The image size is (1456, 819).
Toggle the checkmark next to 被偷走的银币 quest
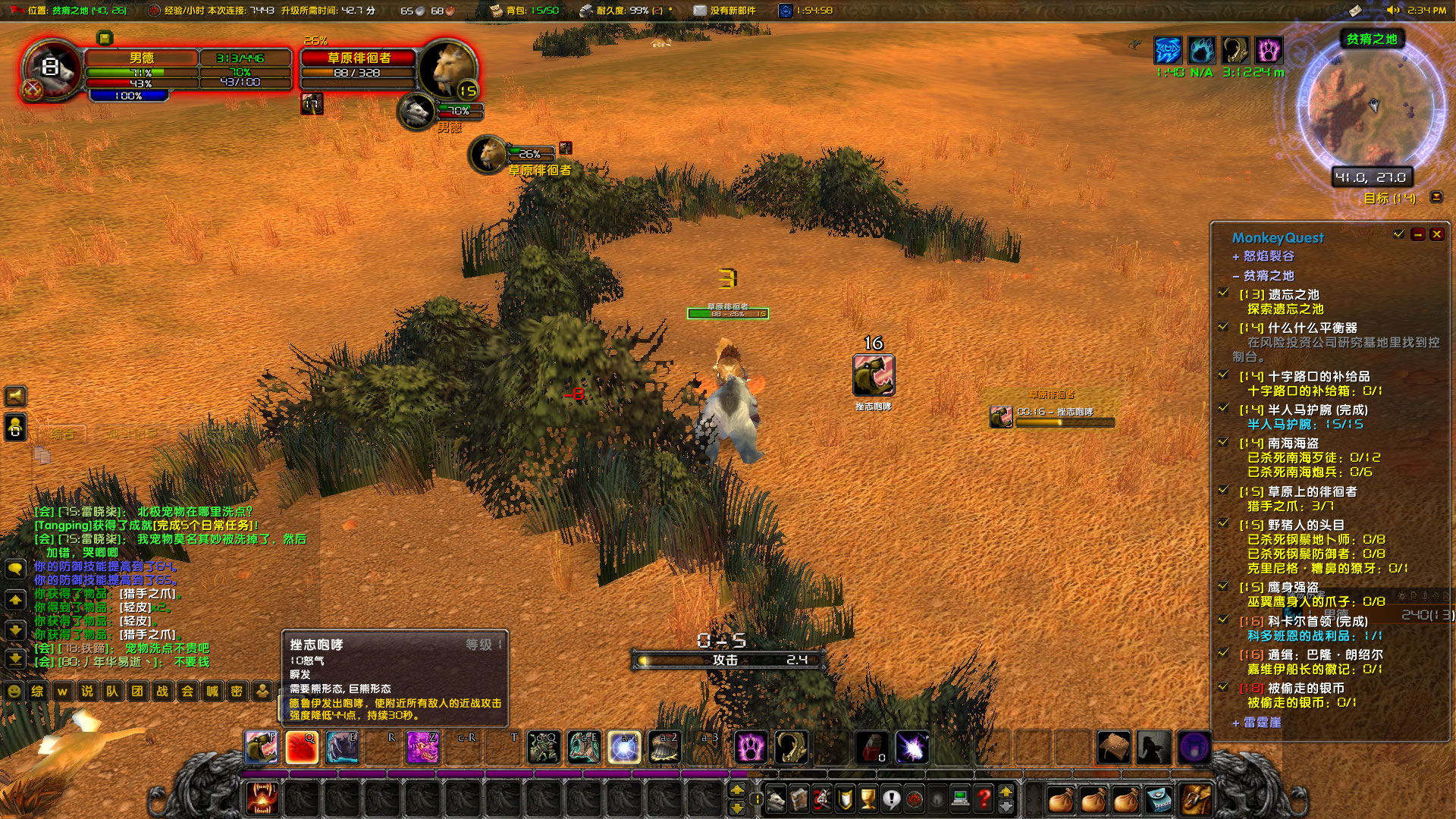tap(1223, 687)
